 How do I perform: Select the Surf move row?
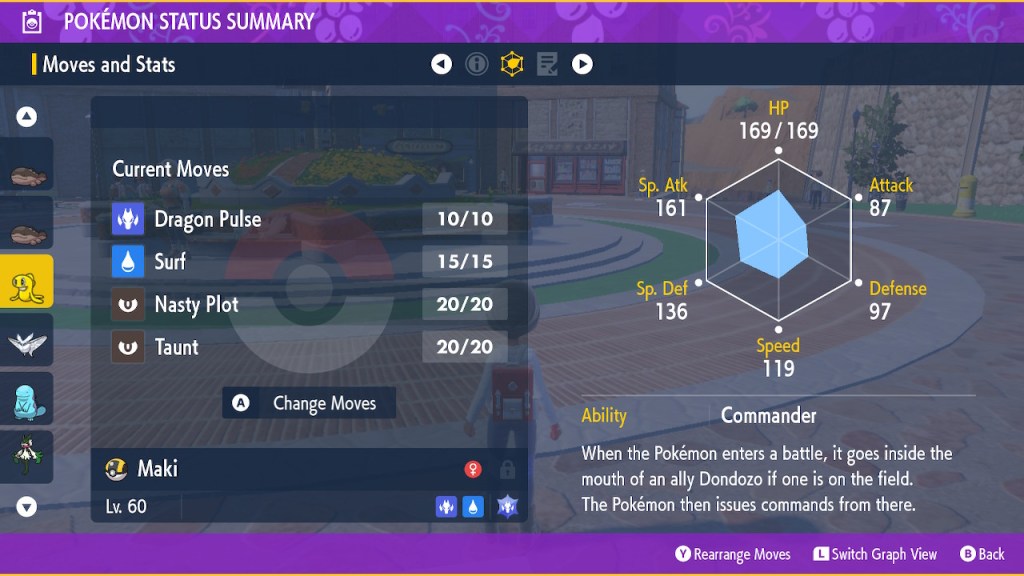coord(310,262)
